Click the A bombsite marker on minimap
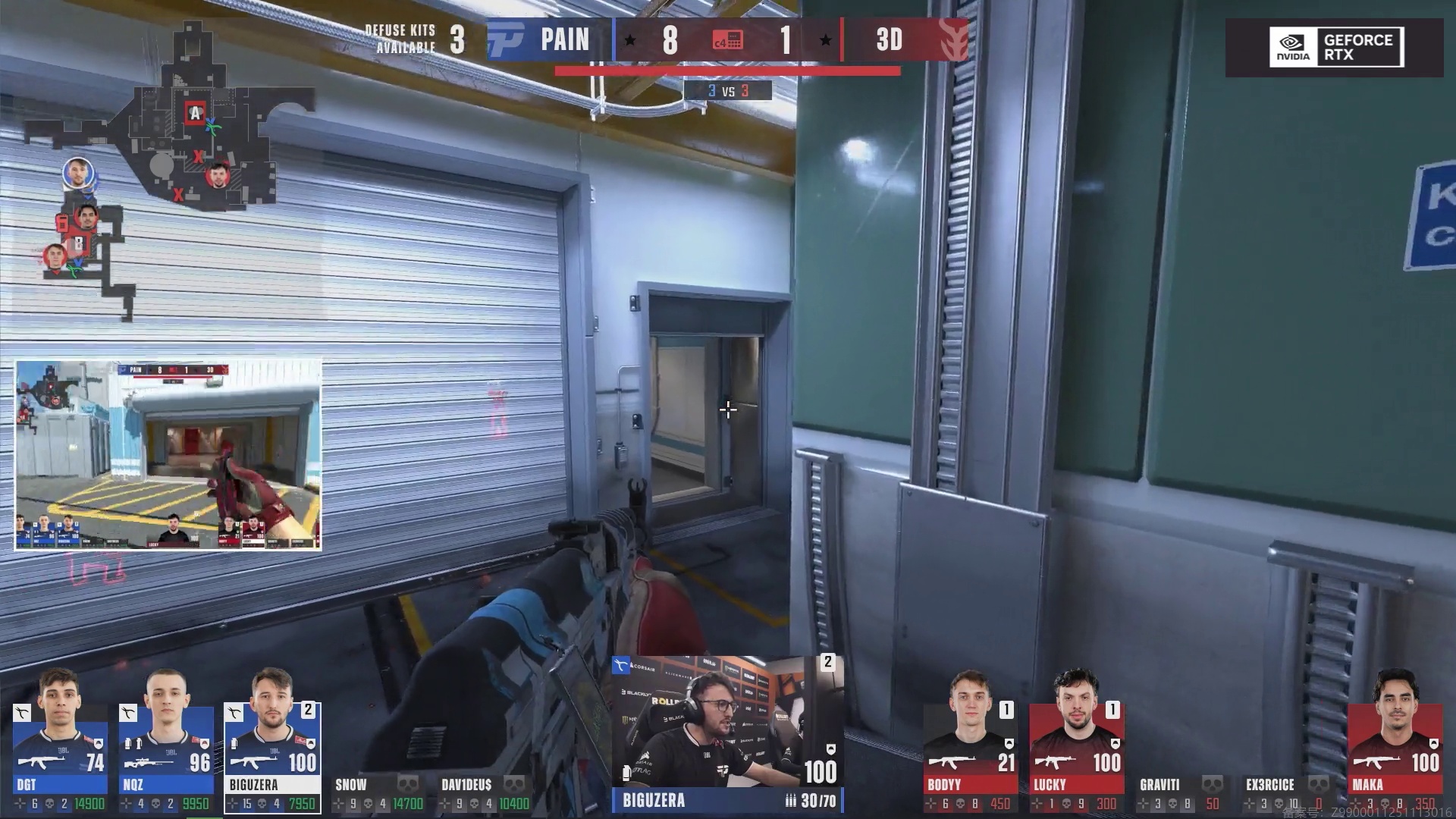This screenshot has height=819, width=1456. (195, 114)
